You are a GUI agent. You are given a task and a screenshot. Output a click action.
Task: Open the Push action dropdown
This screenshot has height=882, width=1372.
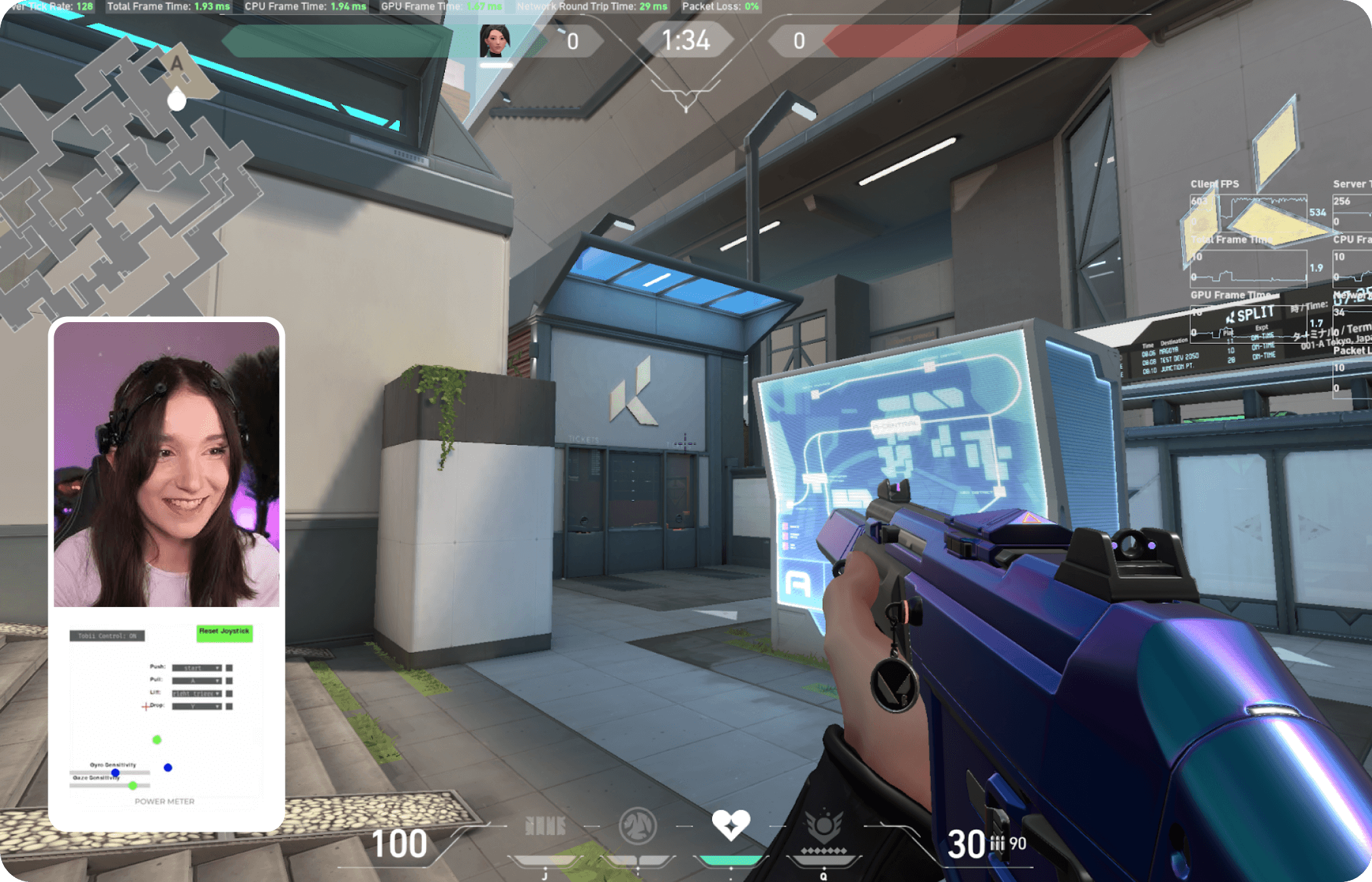point(197,668)
